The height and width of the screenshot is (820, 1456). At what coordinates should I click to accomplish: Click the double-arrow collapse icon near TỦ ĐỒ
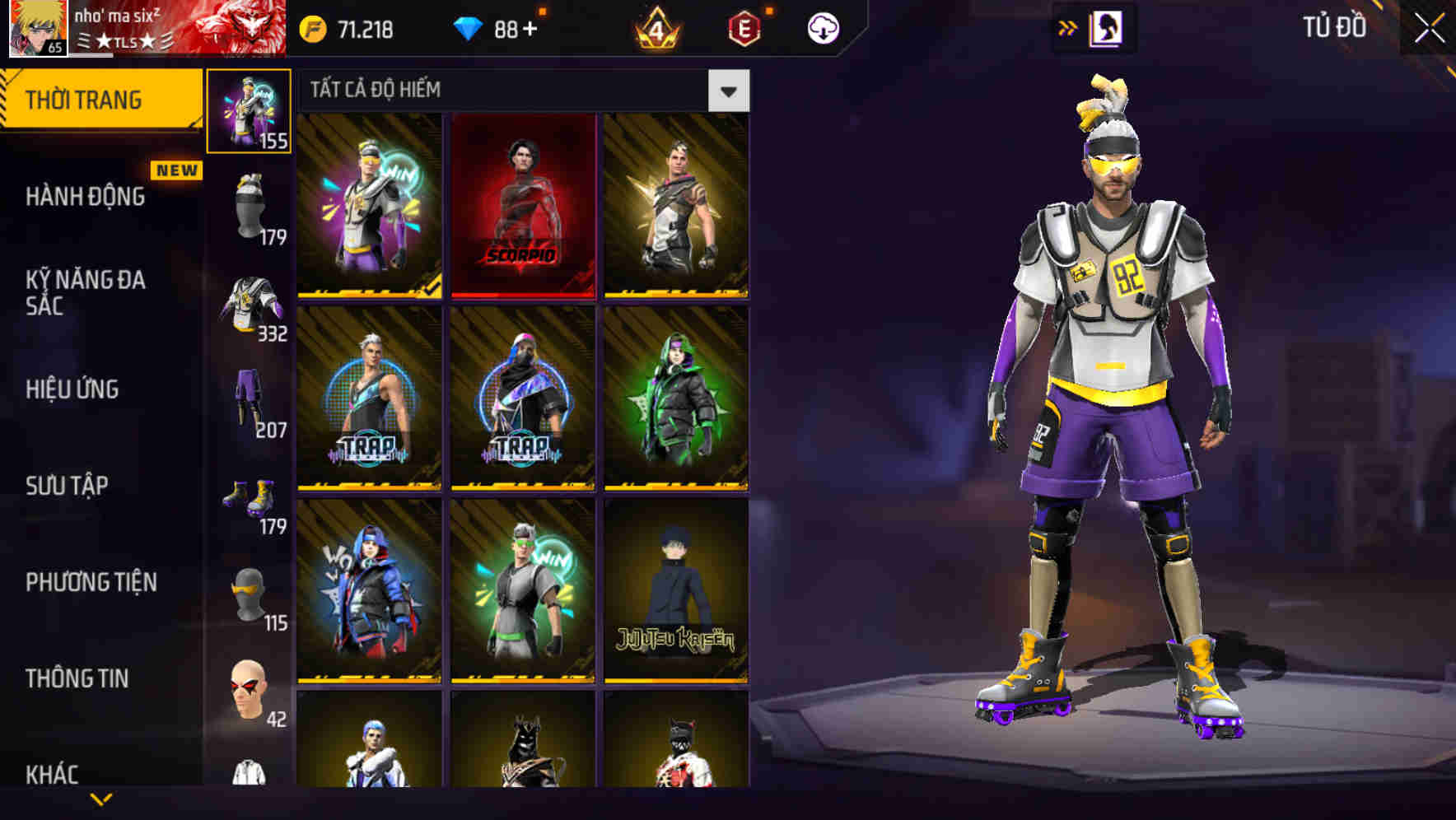click(1068, 26)
